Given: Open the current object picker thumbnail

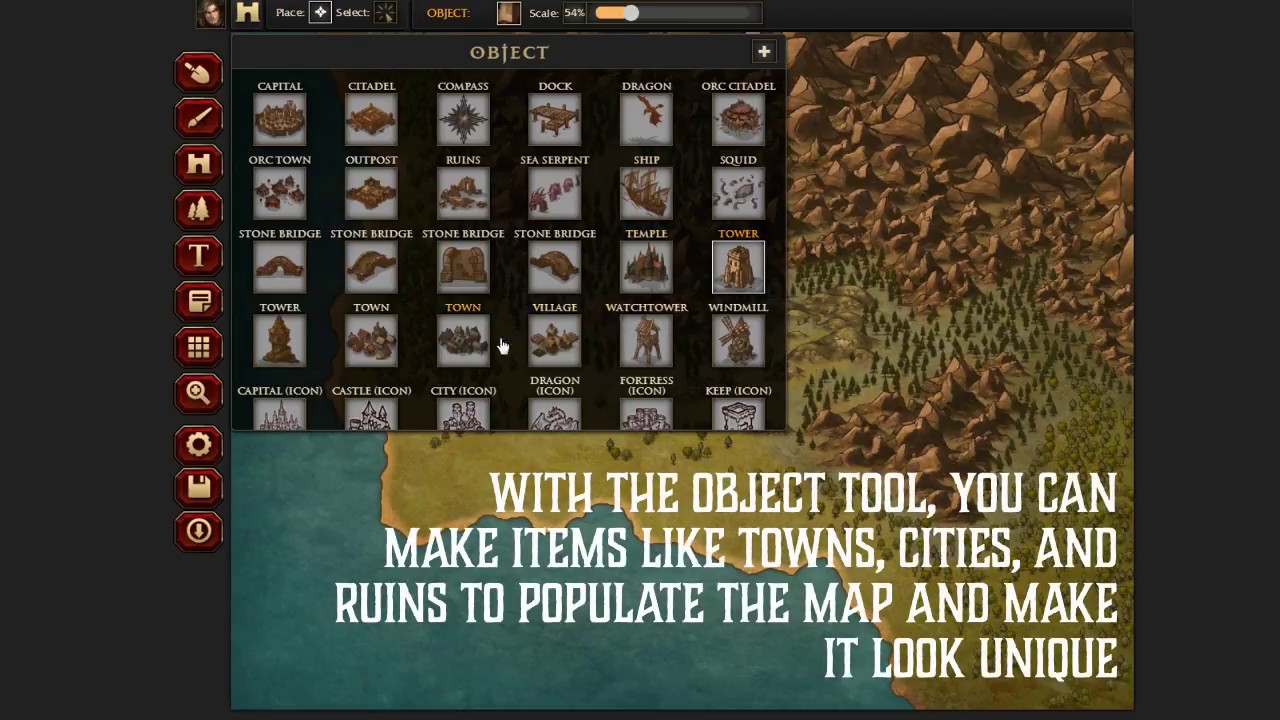Looking at the screenshot, I should click(x=507, y=12).
